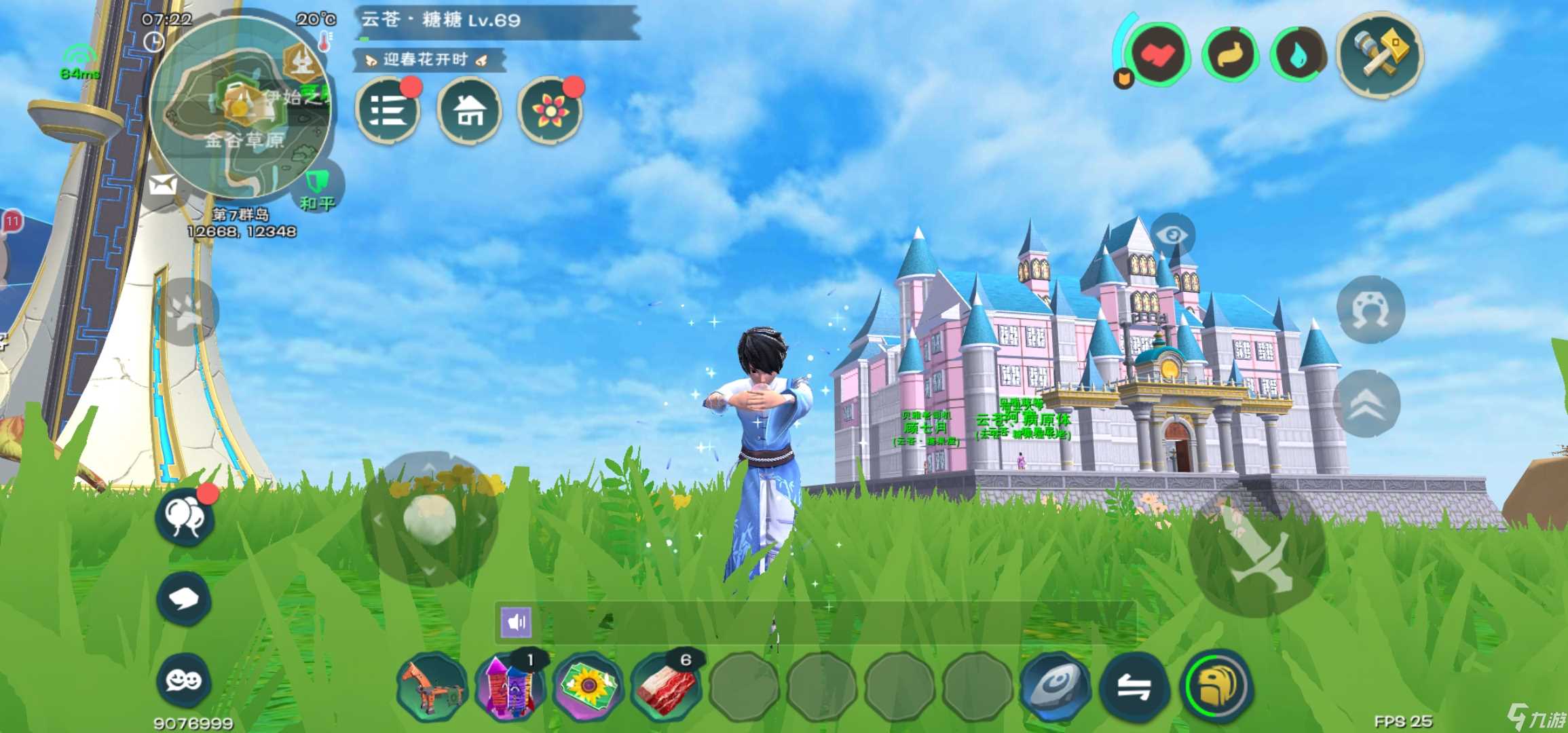Tap the camera zoom dial with the white ball

428,519
